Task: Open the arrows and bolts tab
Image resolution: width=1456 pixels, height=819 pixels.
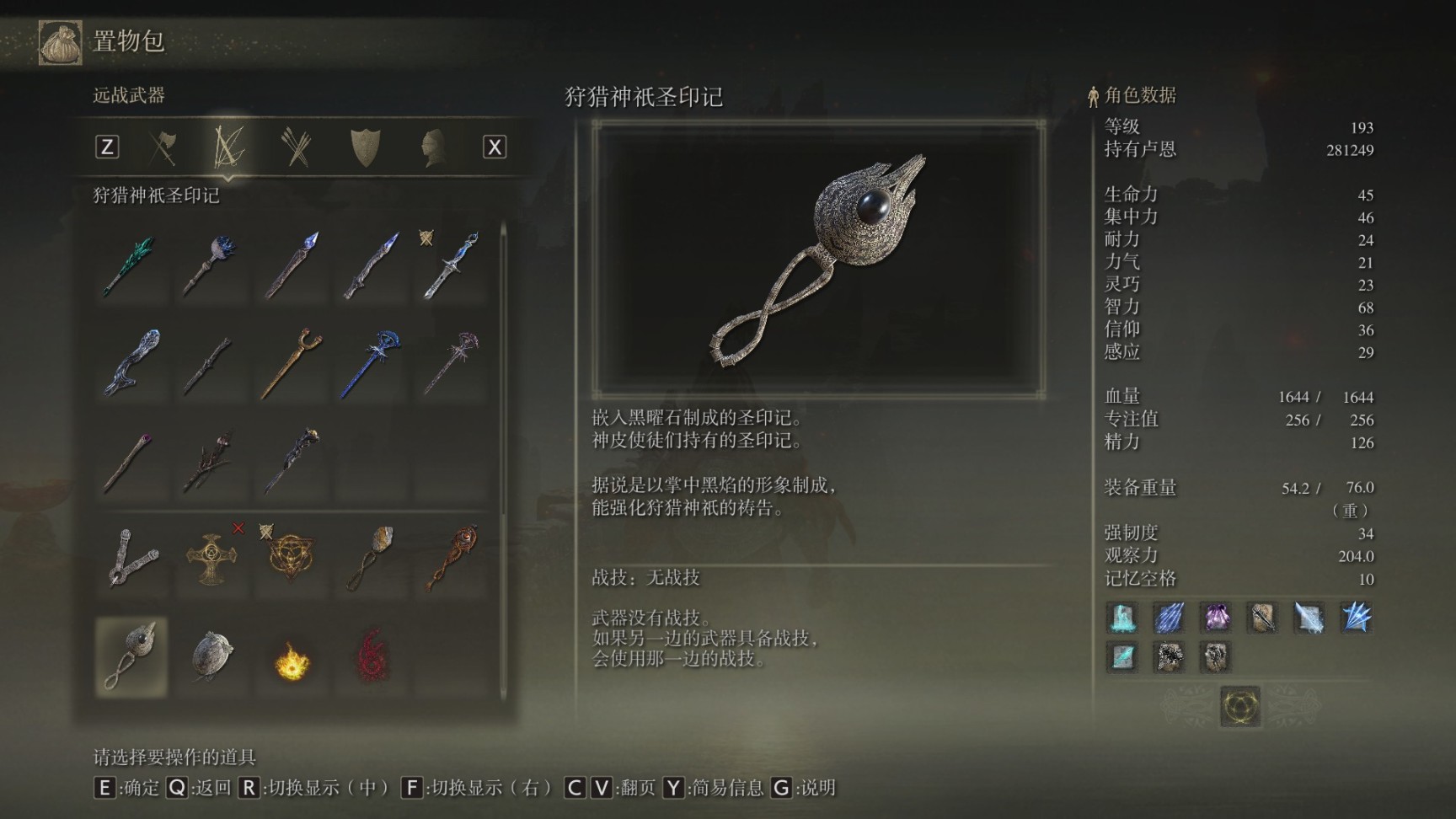Action: coord(297,148)
